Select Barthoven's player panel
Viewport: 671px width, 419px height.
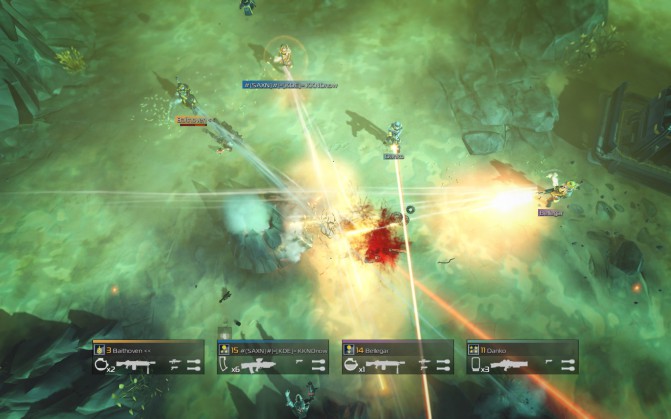148,357
